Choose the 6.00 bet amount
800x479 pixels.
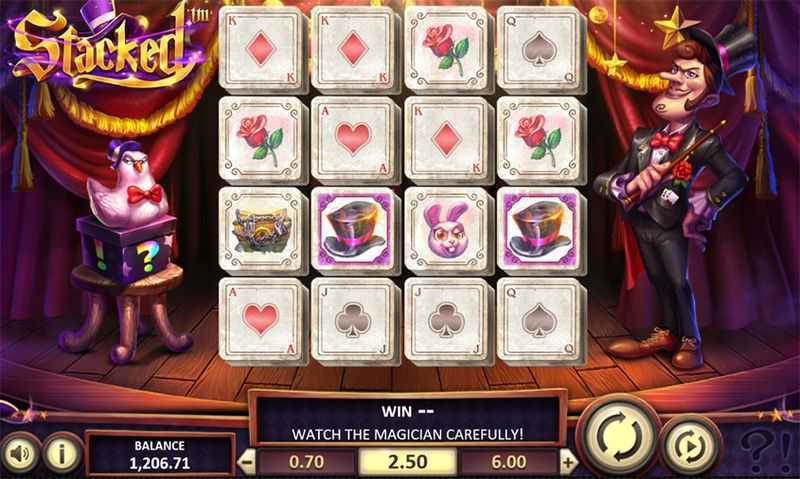(x=510, y=463)
